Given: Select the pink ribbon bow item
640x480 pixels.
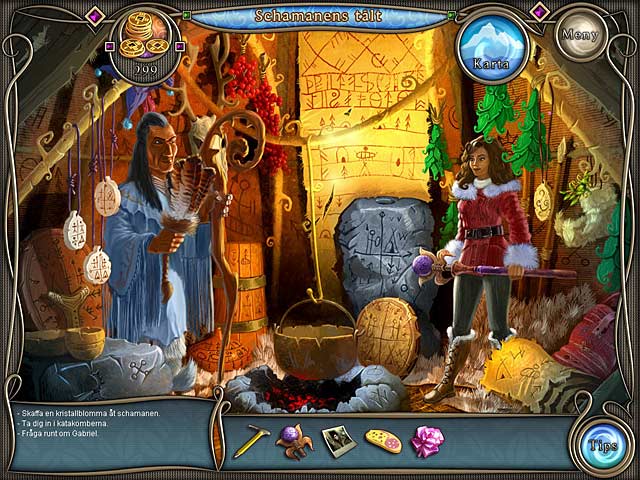Looking at the screenshot, I should (428, 441).
